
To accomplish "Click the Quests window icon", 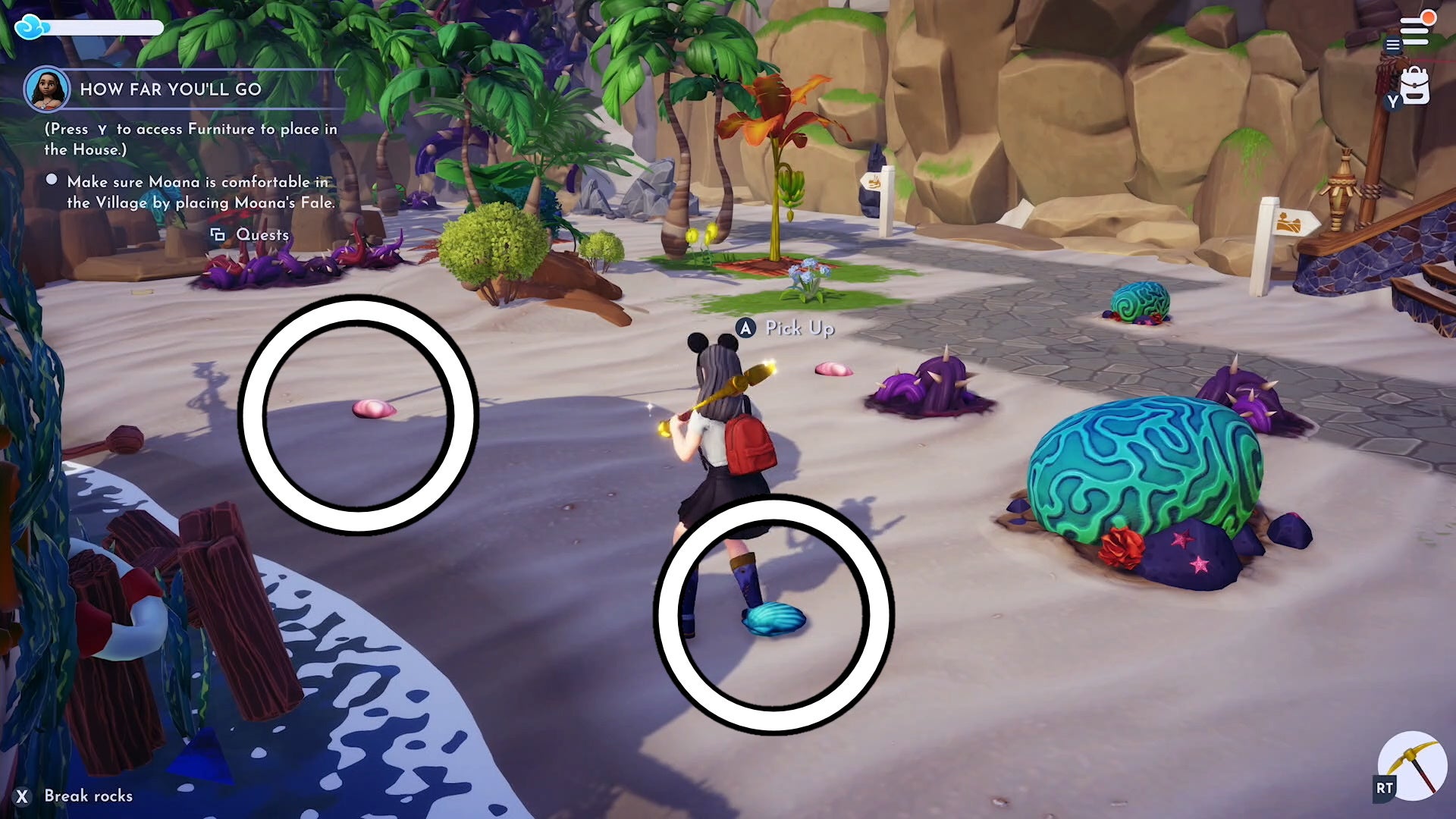I will (x=217, y=235).
